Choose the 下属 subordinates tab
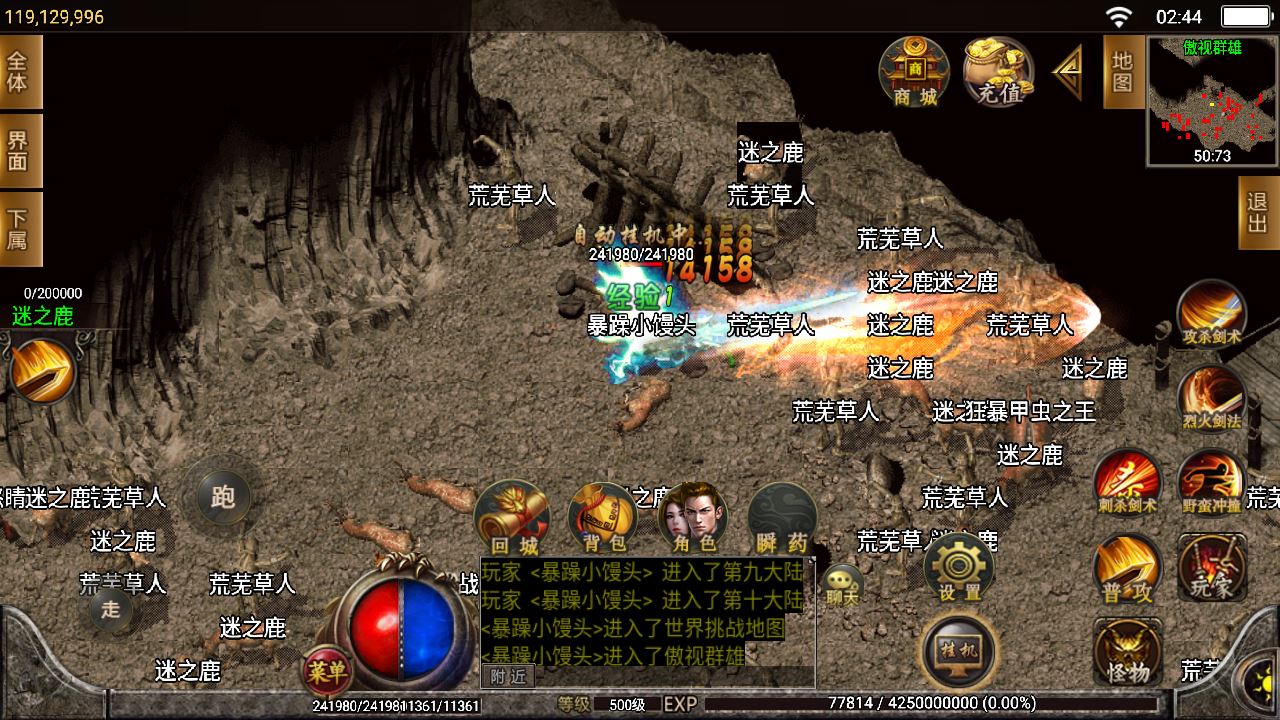This screenshot has width=1280, height=720. (x=19, y=230)
